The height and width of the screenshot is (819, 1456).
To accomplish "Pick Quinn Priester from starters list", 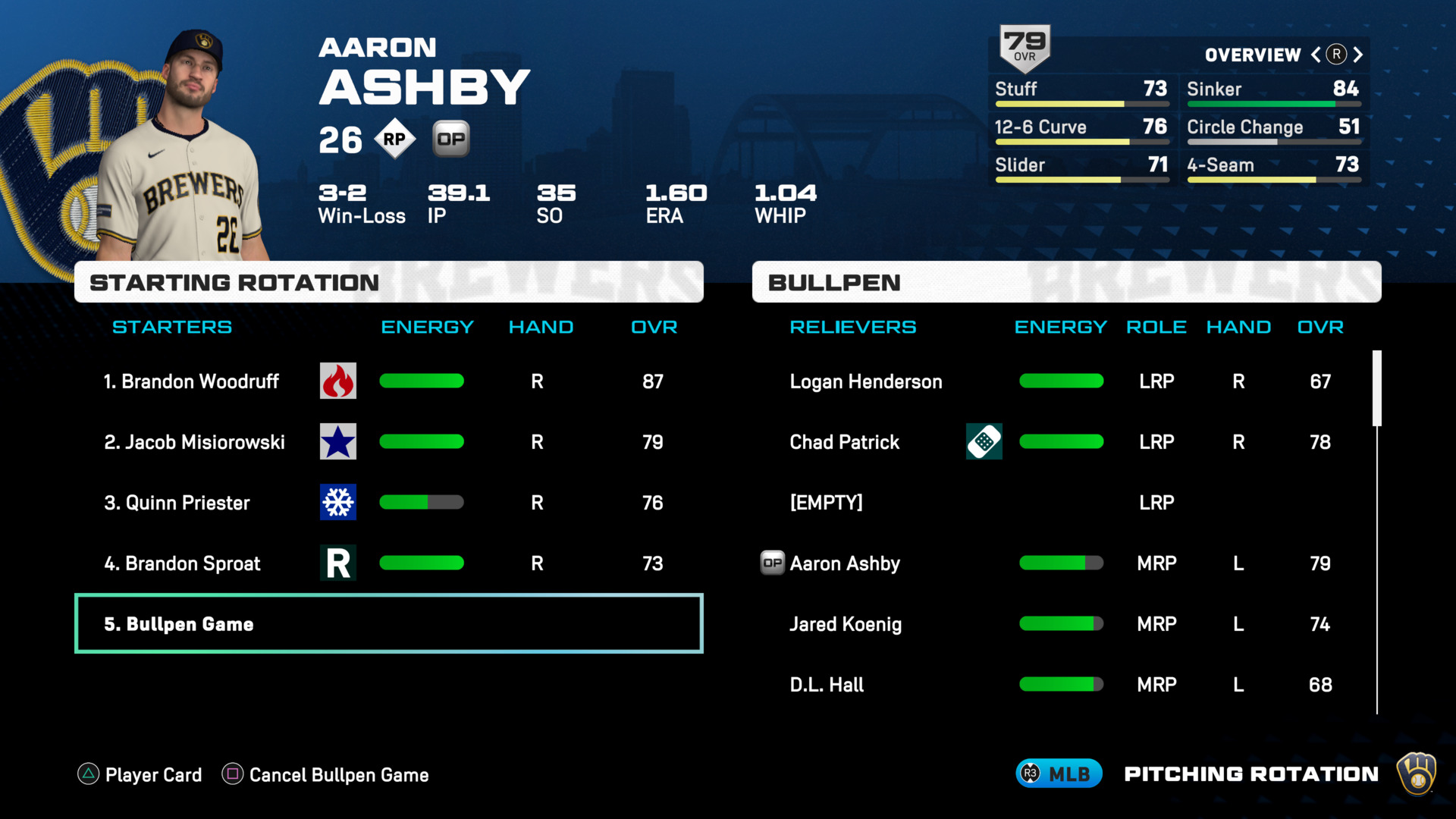I will point(177,503).
